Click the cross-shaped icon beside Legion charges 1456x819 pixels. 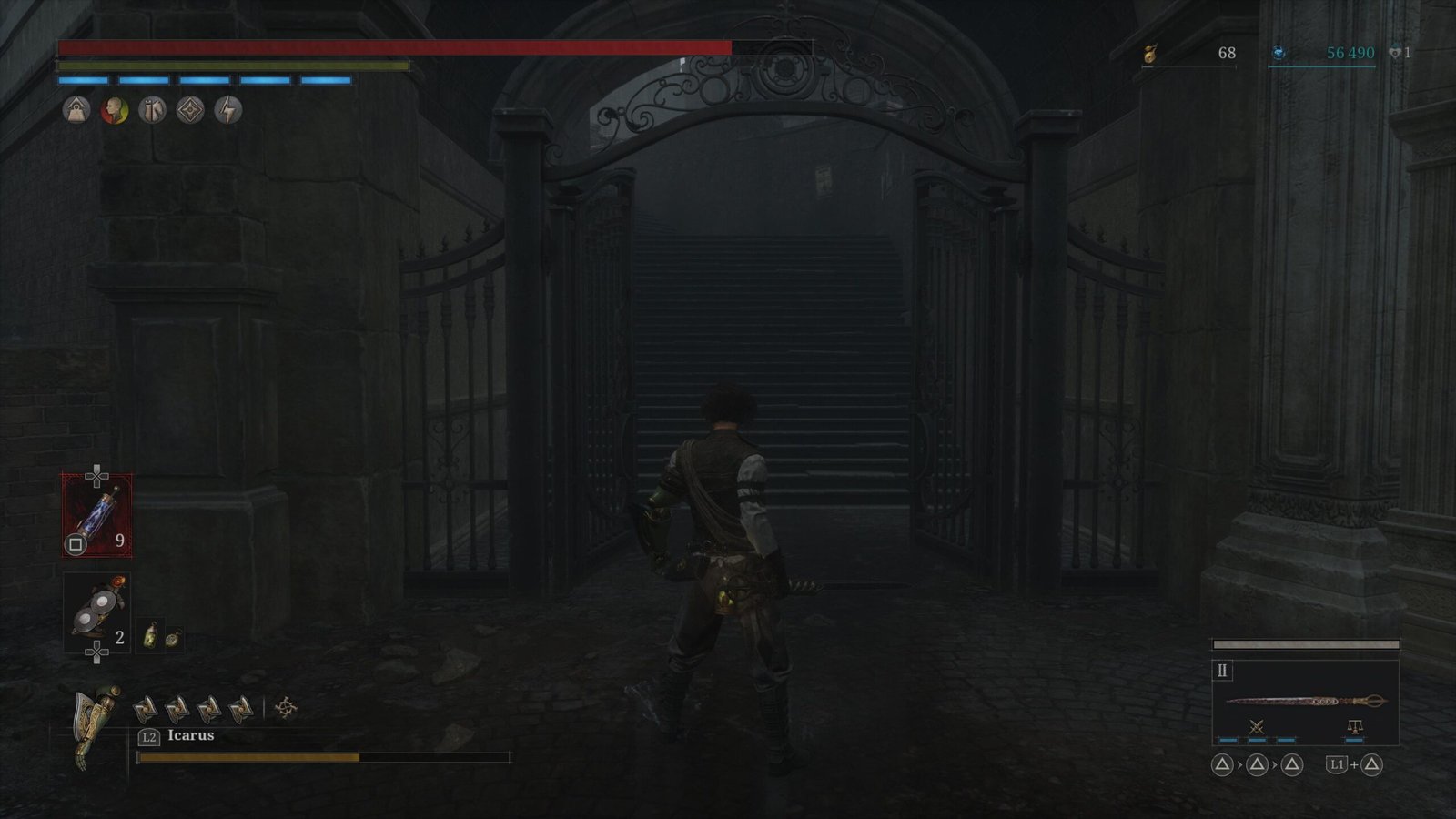point(286,707)
